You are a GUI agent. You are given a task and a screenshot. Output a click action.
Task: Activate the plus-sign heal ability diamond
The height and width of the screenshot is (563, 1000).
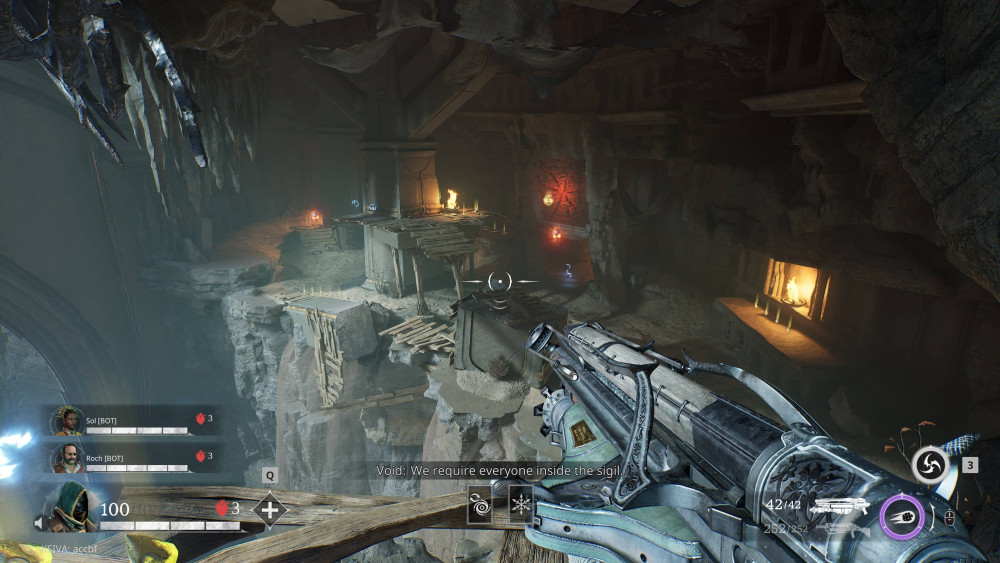pos(269,509)
